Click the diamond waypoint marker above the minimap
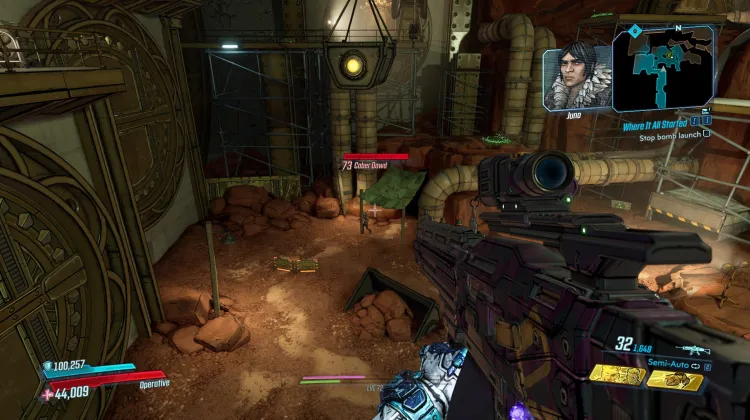 tap(635, 32)
